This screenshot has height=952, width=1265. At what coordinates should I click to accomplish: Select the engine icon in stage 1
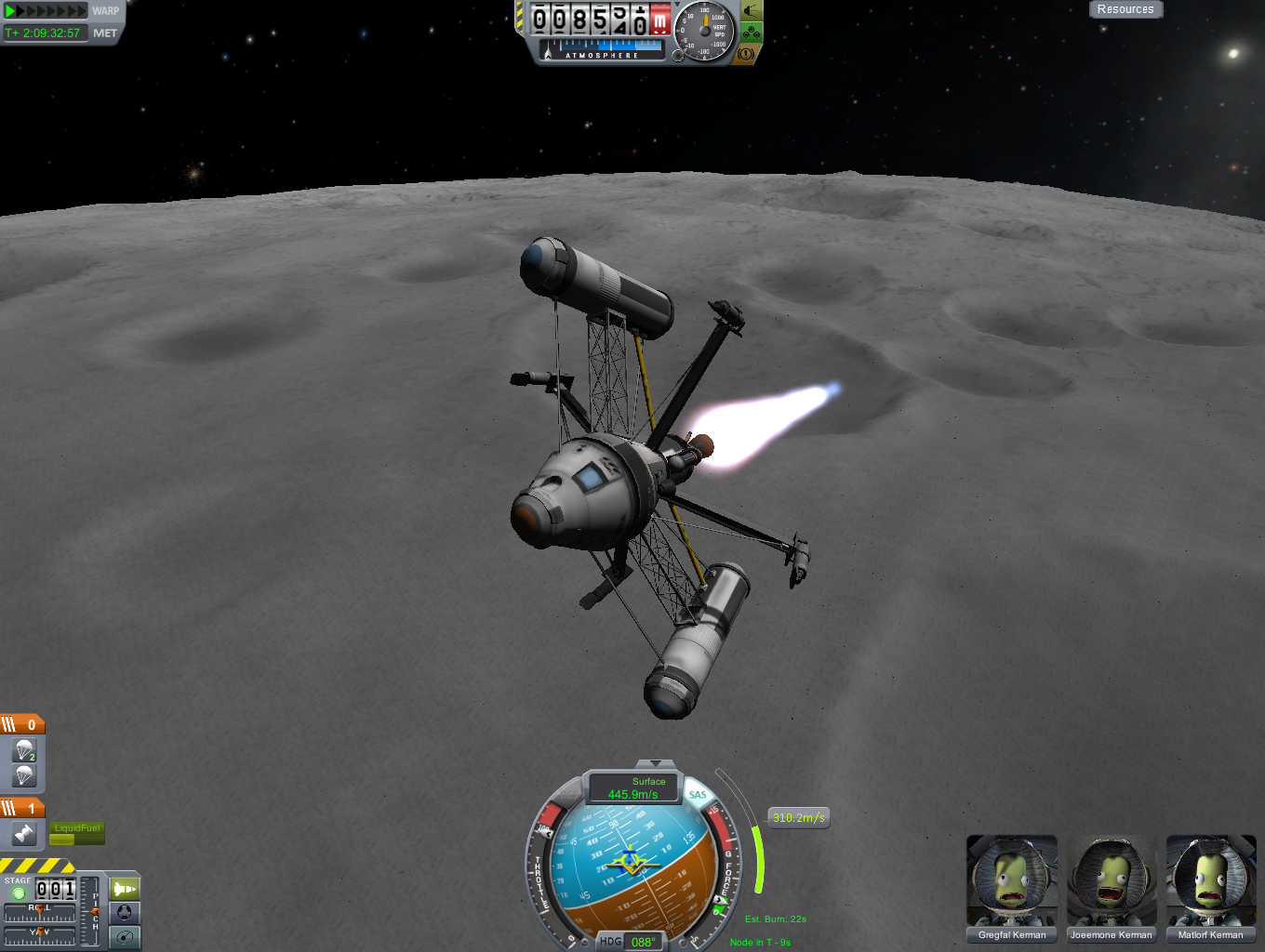pos(24,834)
